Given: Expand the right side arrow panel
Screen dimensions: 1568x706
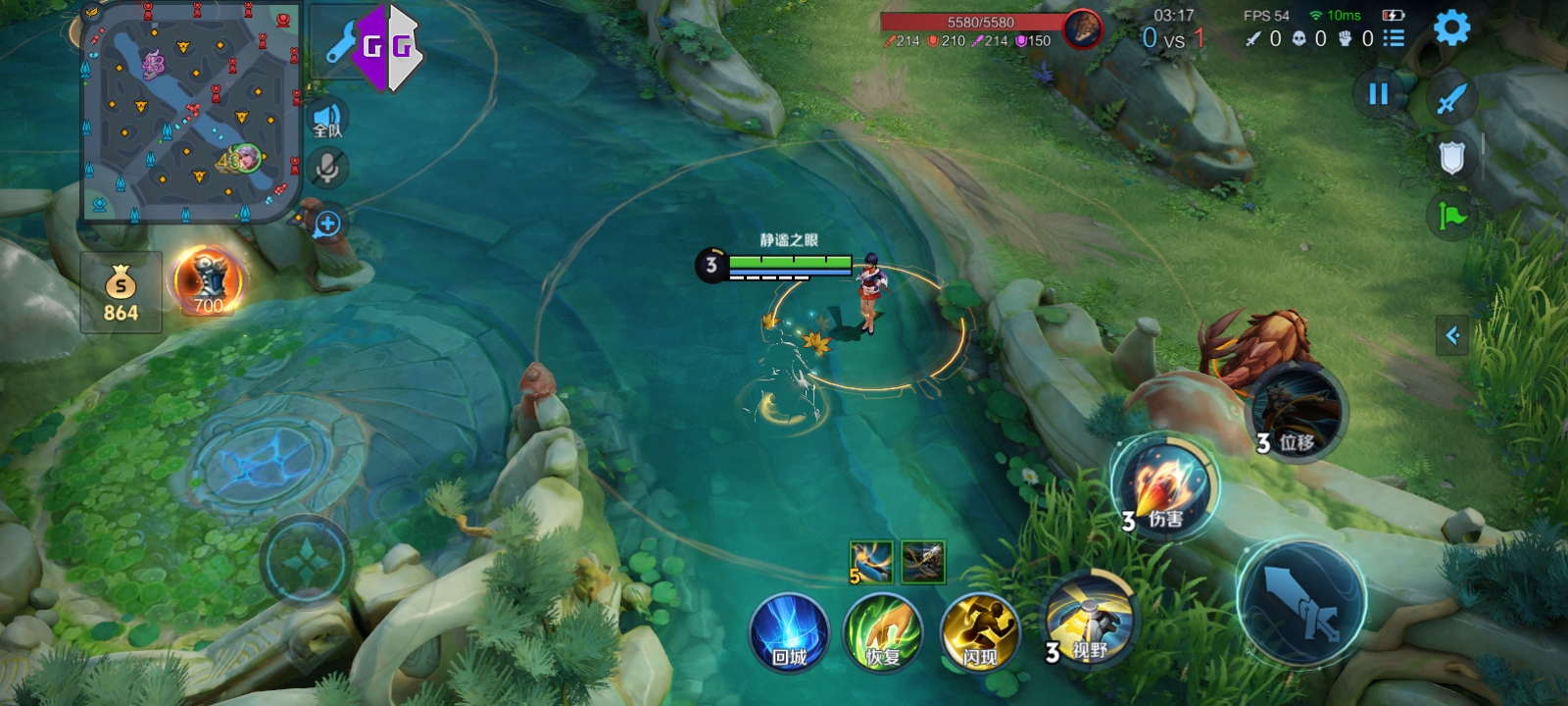Looking at the screenshot, I should click(1452, 335).
